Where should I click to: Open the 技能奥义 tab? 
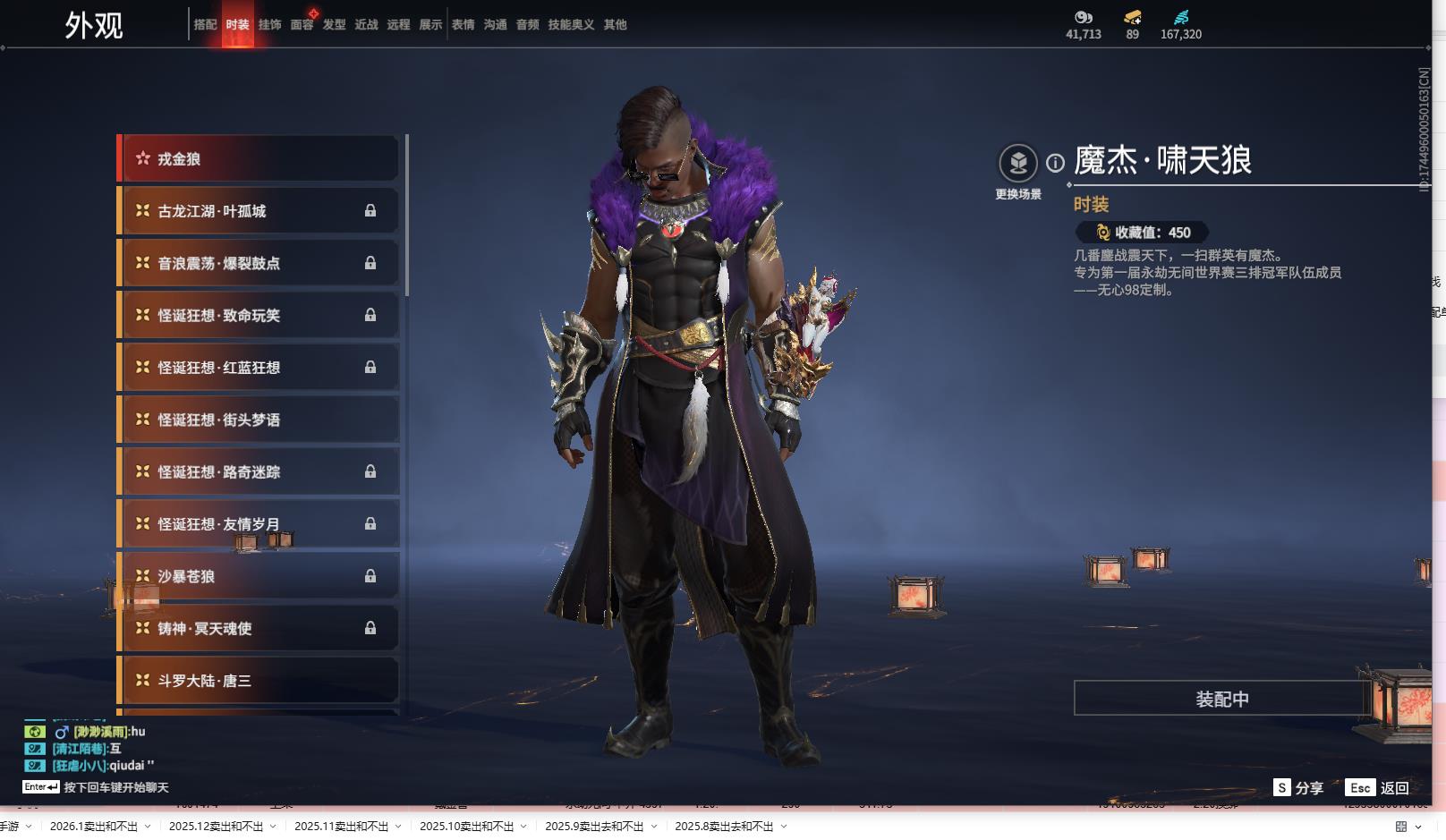[571, 25]
